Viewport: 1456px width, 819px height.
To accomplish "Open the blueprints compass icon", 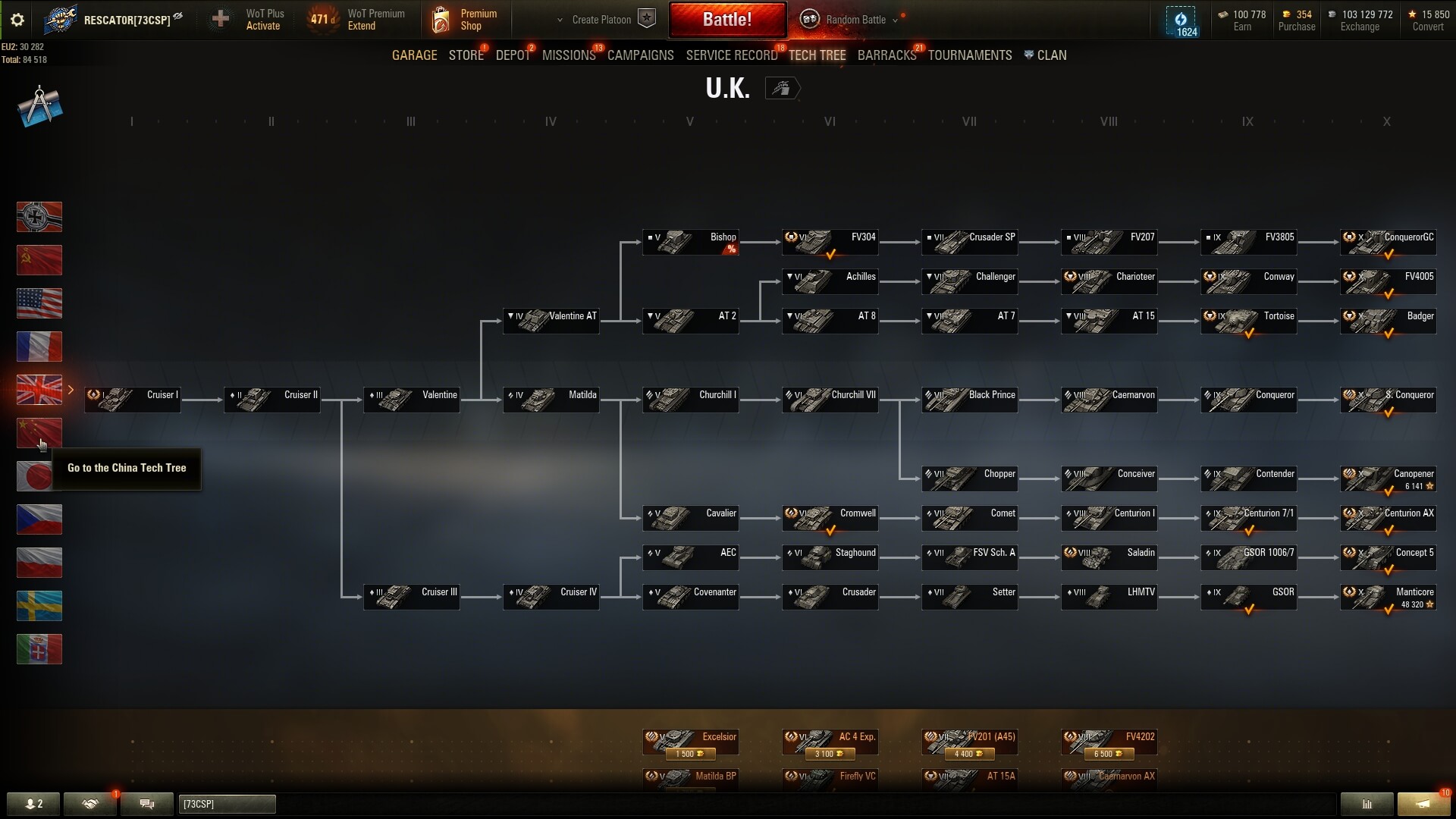I will pyautogui.click(x=39, y=106).
